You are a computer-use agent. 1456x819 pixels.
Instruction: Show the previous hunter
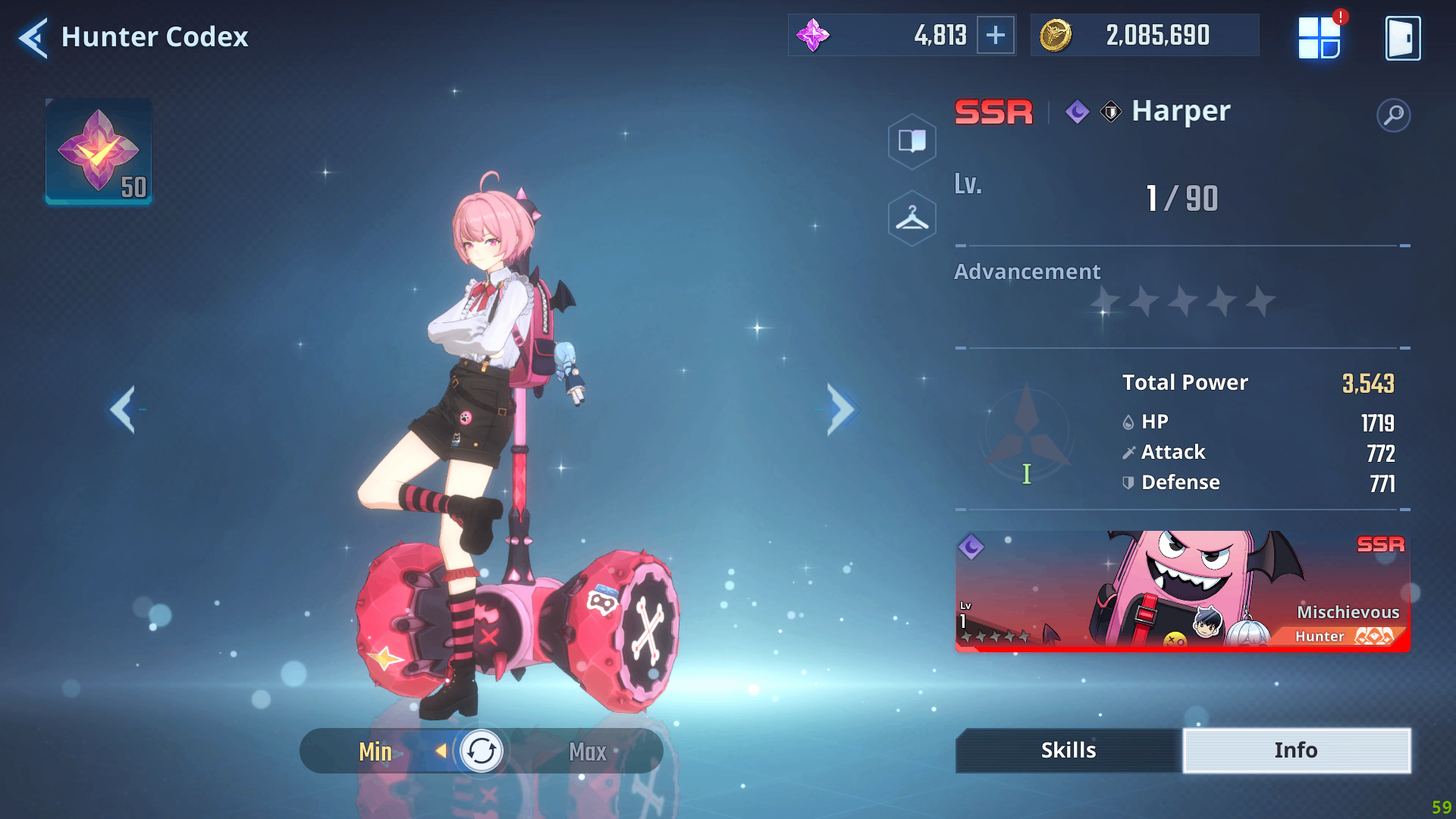tap(124, 409)
